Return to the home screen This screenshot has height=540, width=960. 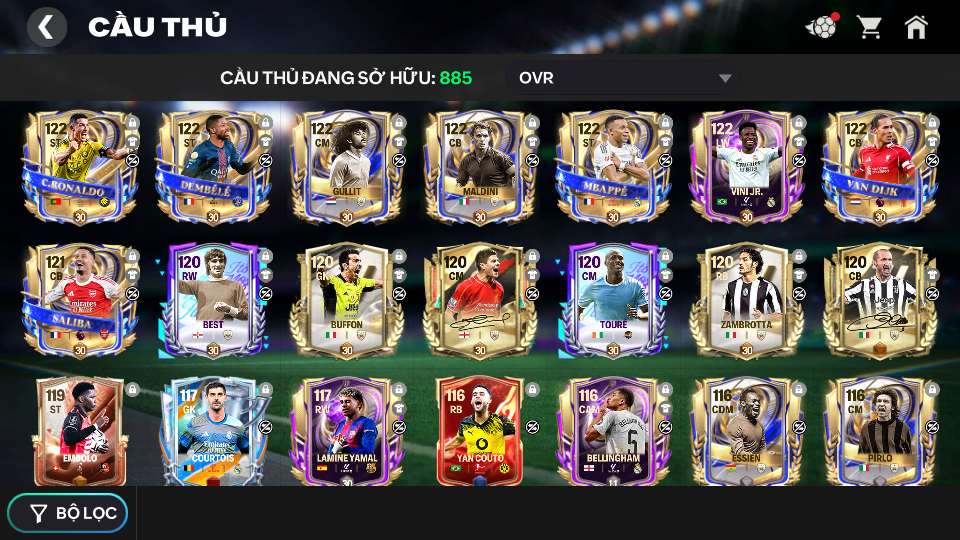click(916, 27)
